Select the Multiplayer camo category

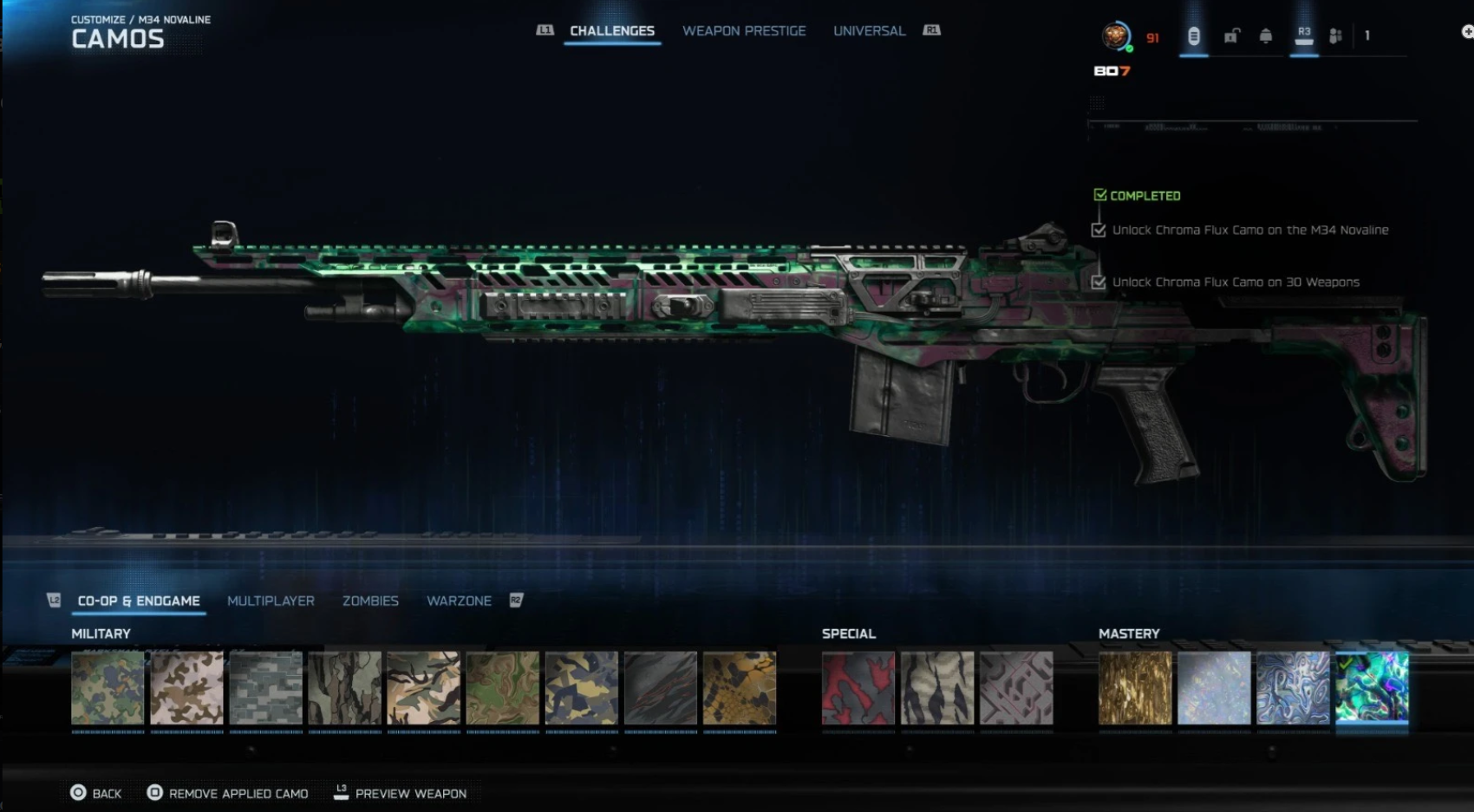click(x=271, y=601)
